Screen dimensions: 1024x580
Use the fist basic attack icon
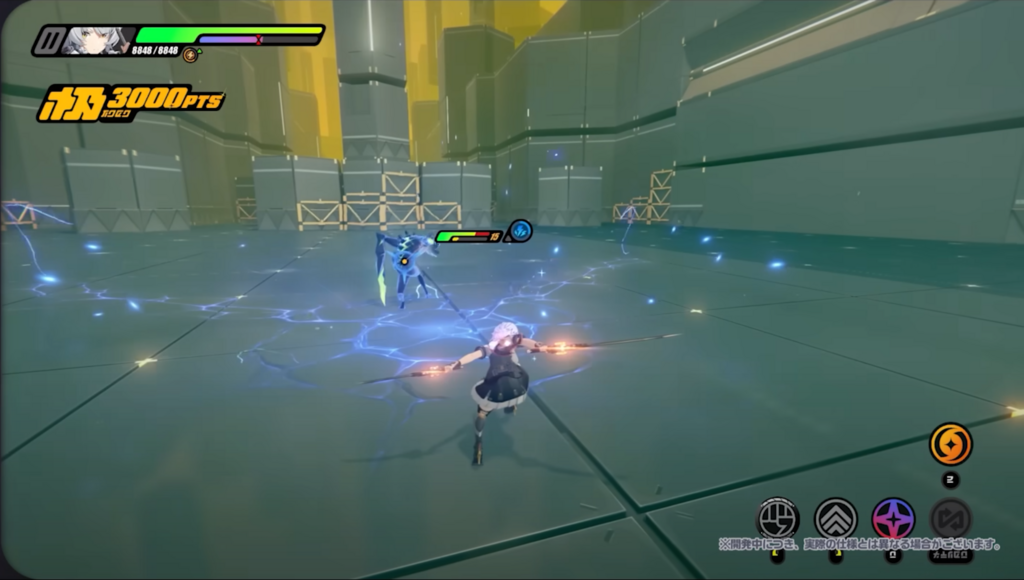point(777,518)
